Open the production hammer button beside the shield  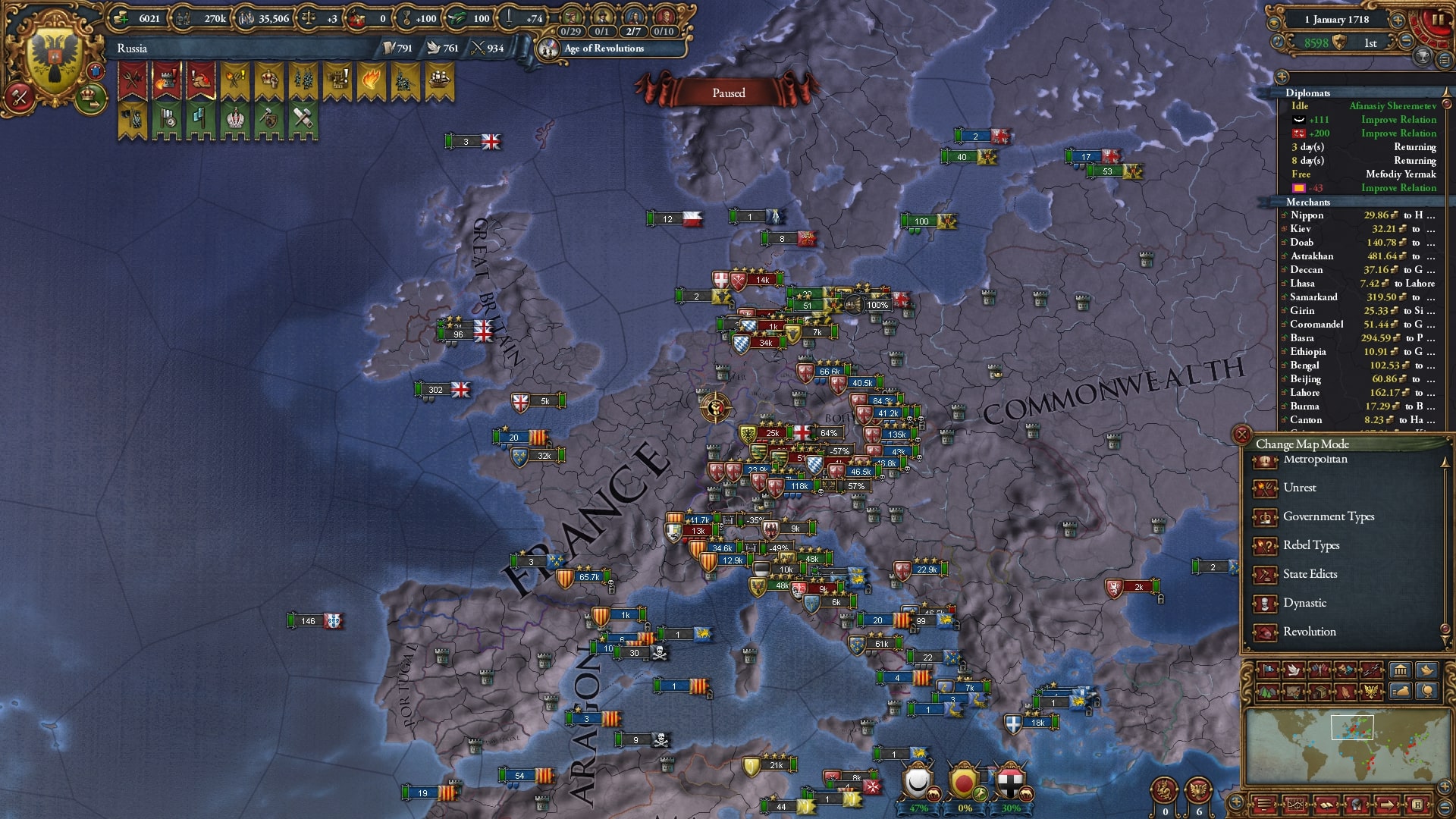point(19,96)
